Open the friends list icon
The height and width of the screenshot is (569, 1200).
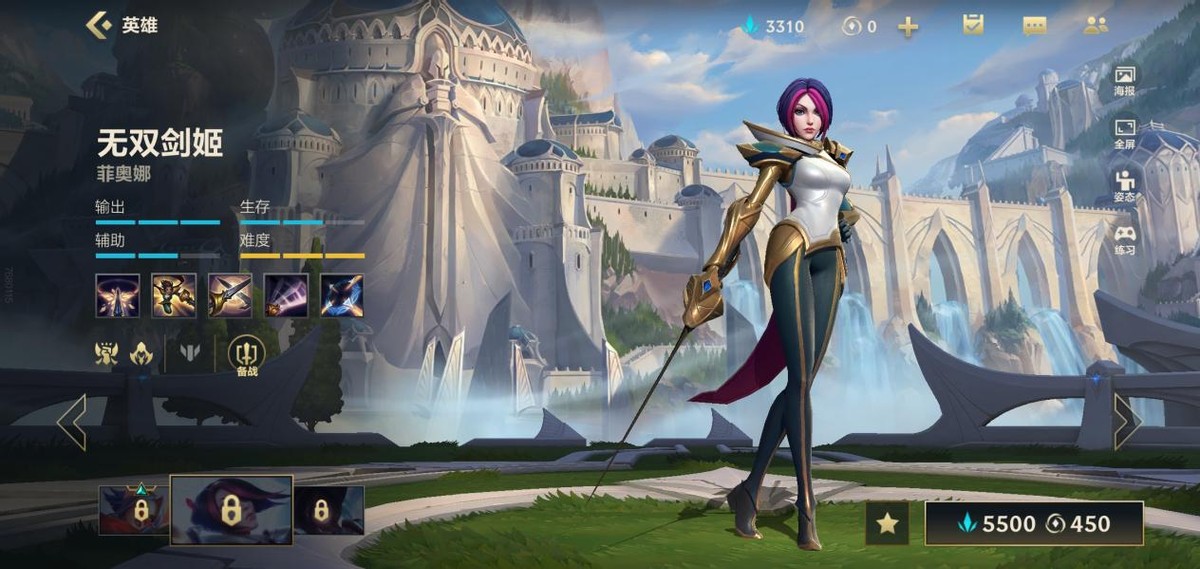pos(1096,26)
